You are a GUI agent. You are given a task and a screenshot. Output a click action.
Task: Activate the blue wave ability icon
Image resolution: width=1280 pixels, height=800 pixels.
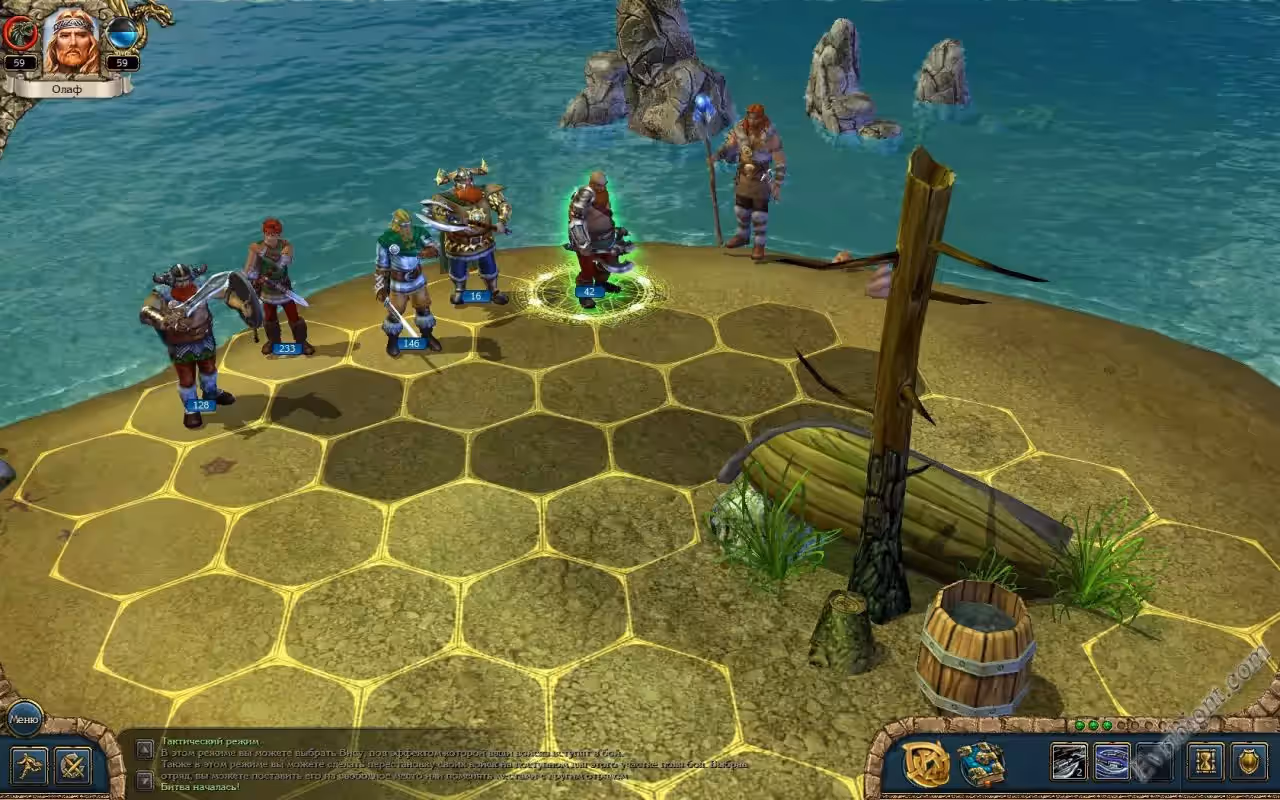1112,762
